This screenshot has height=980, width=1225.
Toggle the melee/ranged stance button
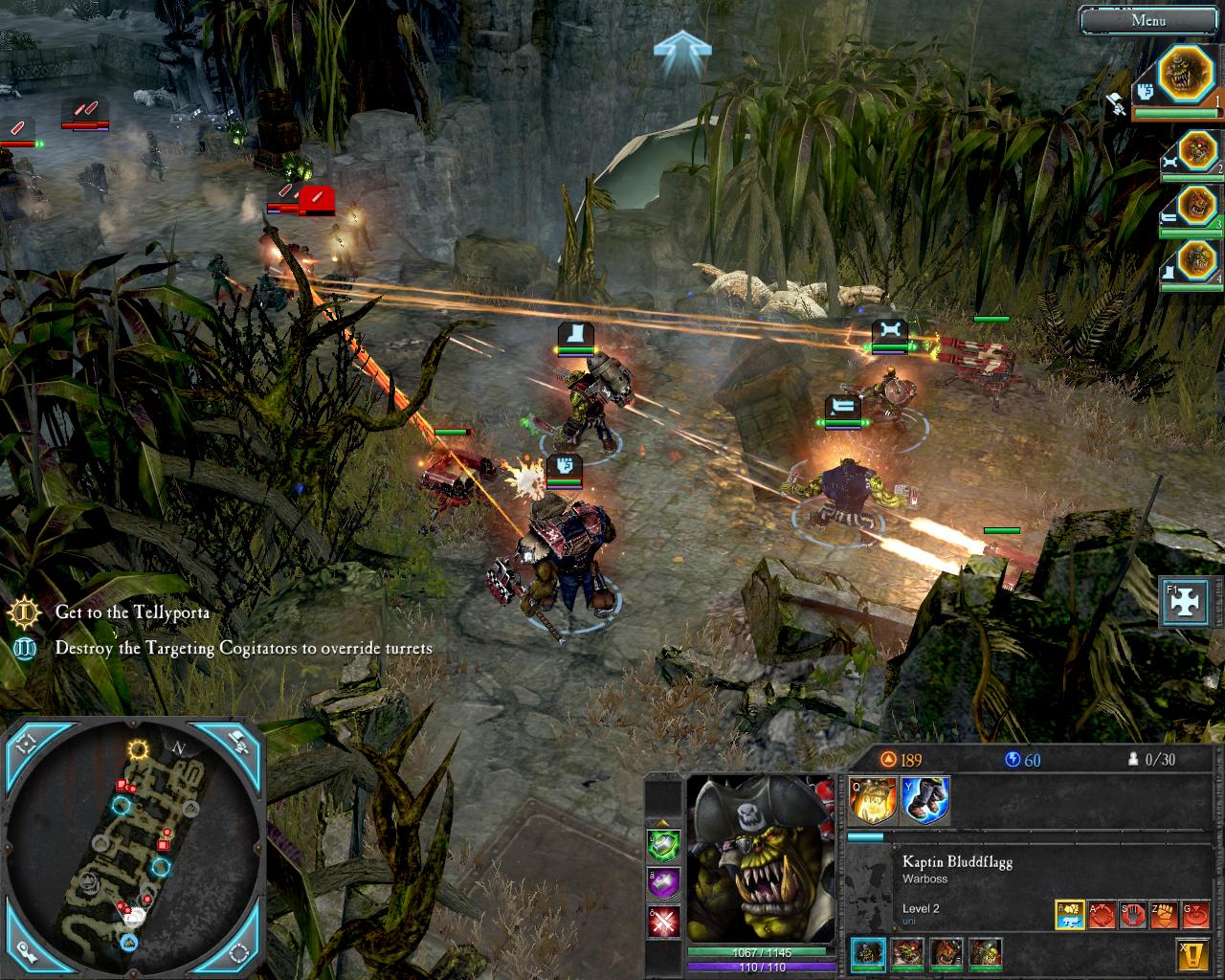(1071, 915)
